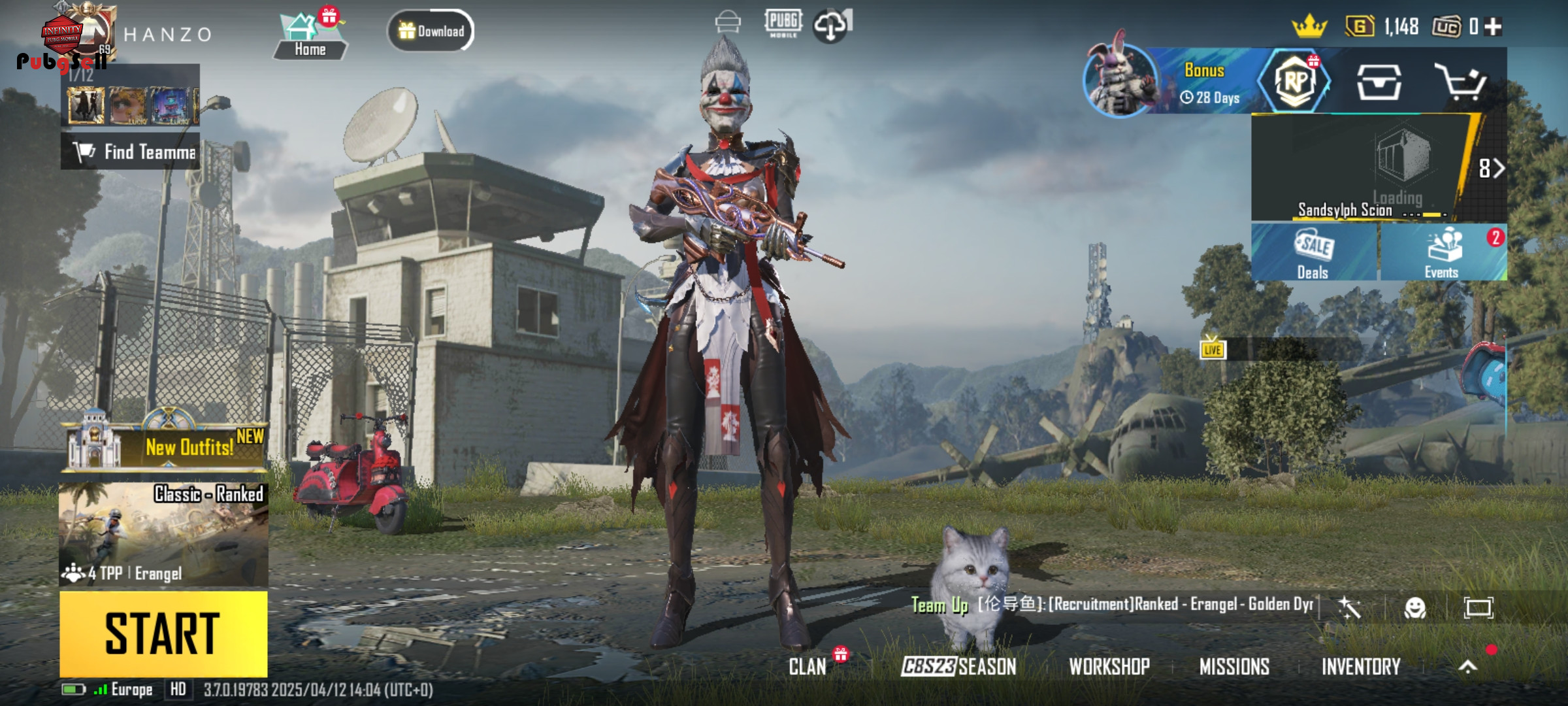Open the Royale Pass RP icon
This screenshot has height=706, width=1568.
(x=1296, y=82)
